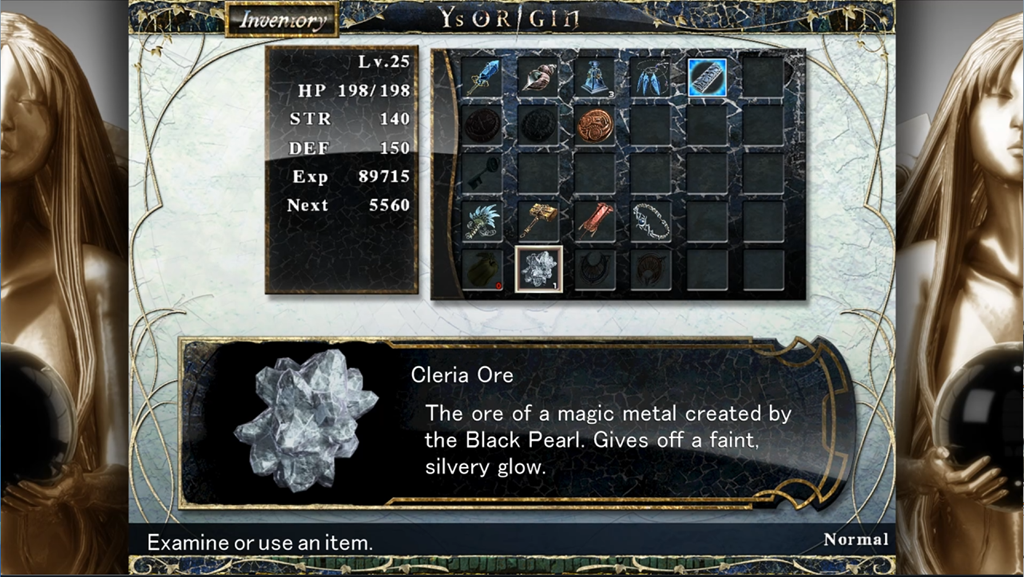Open the Inventory tab header
Image resolution: width=1024 pixels, height=577 pixels.
282,20
